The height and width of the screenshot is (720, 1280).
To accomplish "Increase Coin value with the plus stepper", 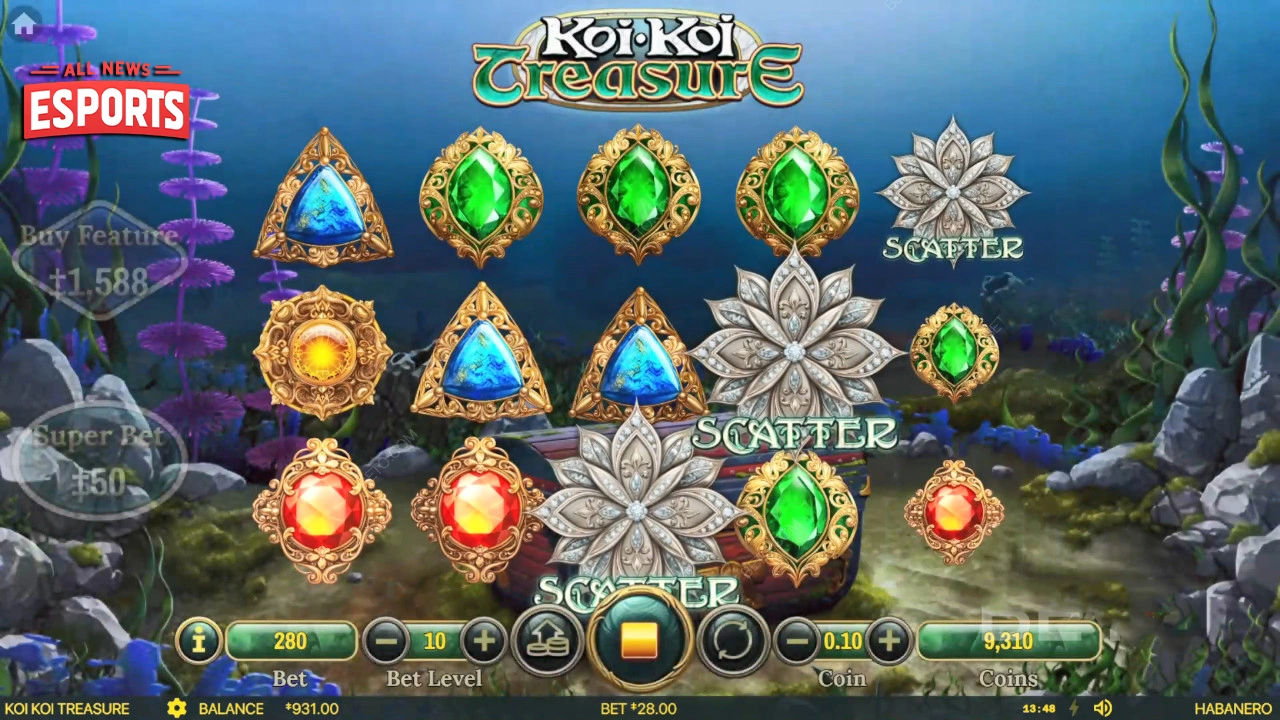I will point(890,642).
